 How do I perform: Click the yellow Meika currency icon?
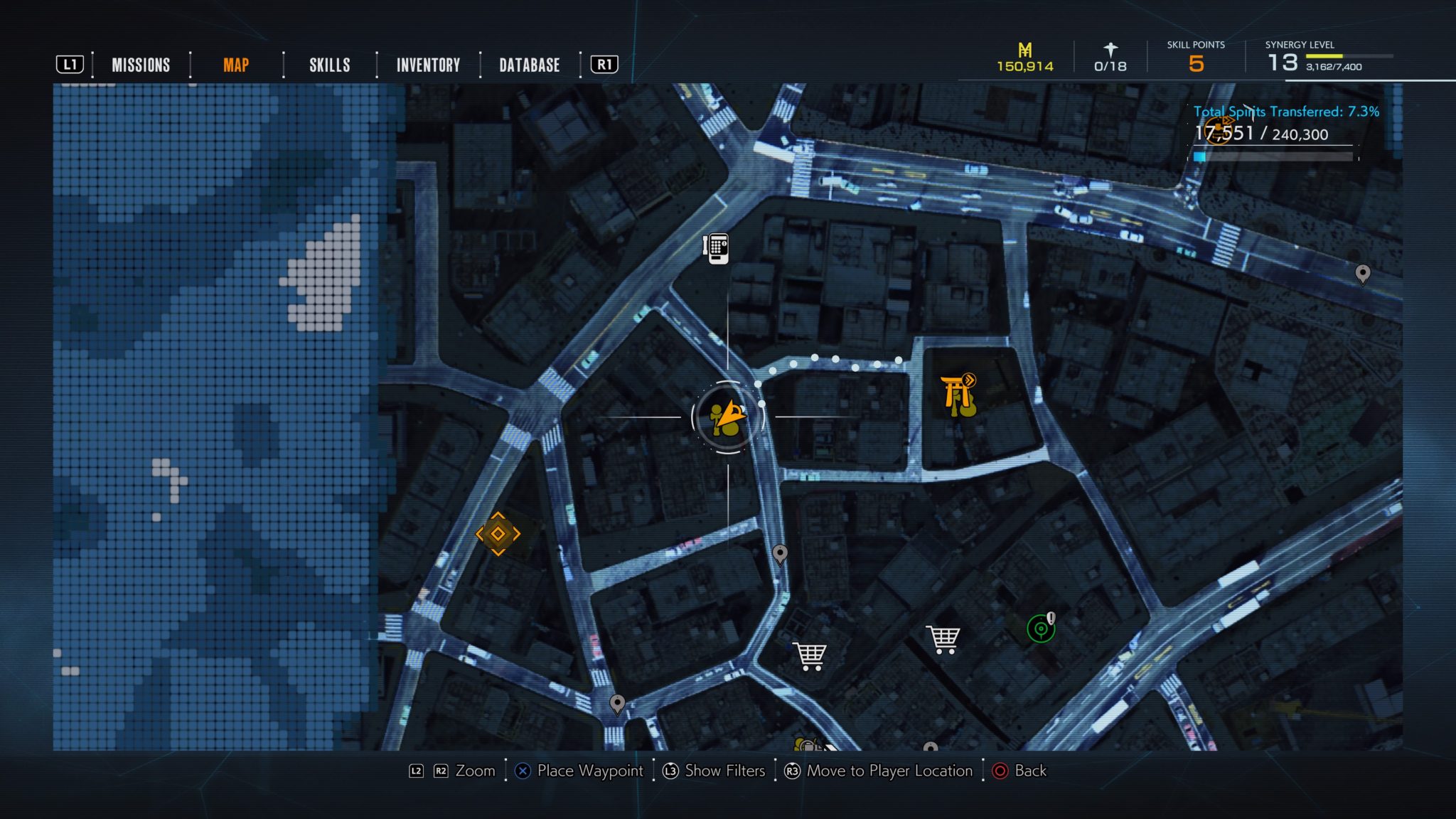[1024, 51]
